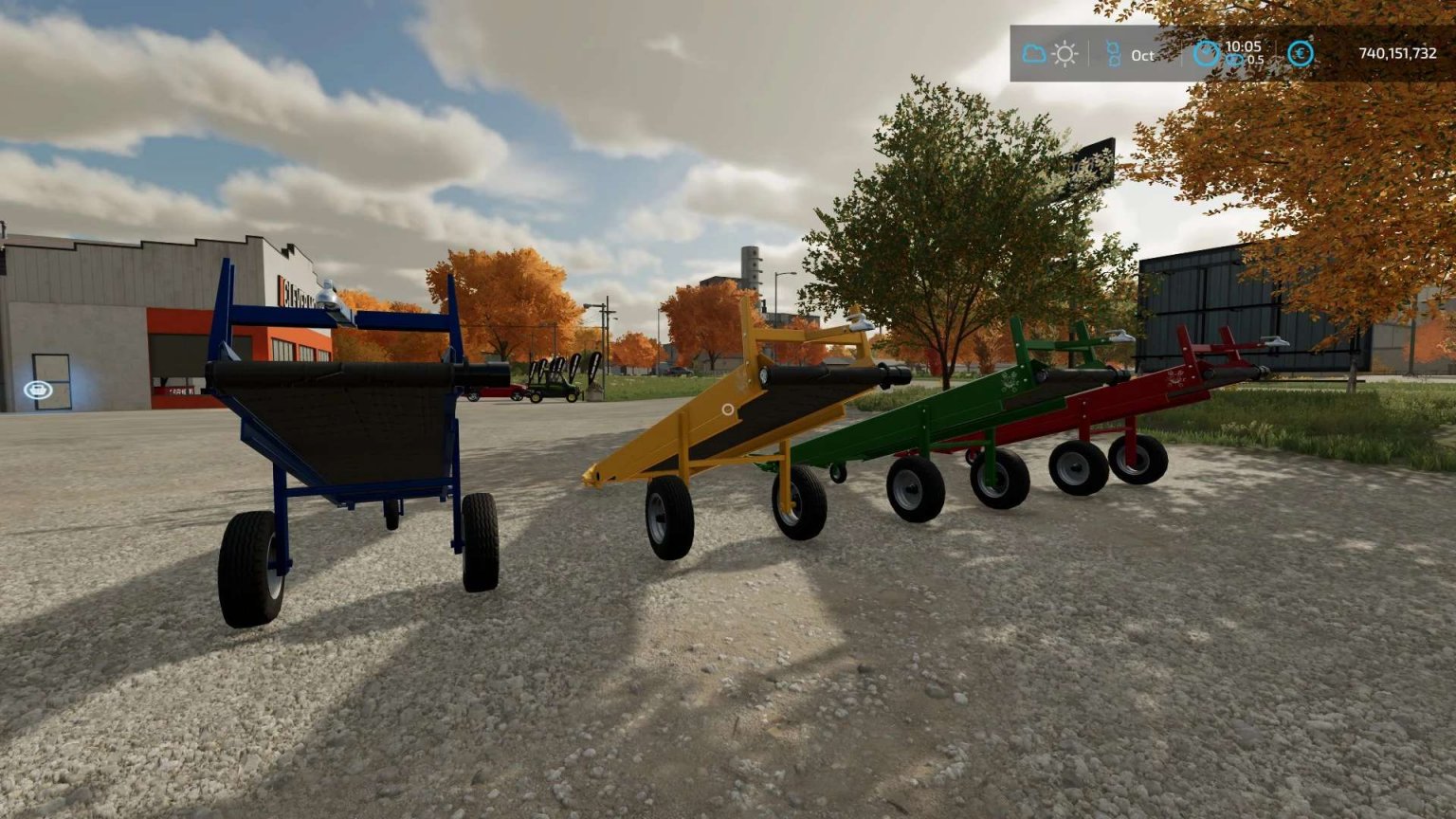The image size is (1456, 819).
Task: Click the divider icon between weather and month
Action: pyautogui.click(x=1088, y=52)
